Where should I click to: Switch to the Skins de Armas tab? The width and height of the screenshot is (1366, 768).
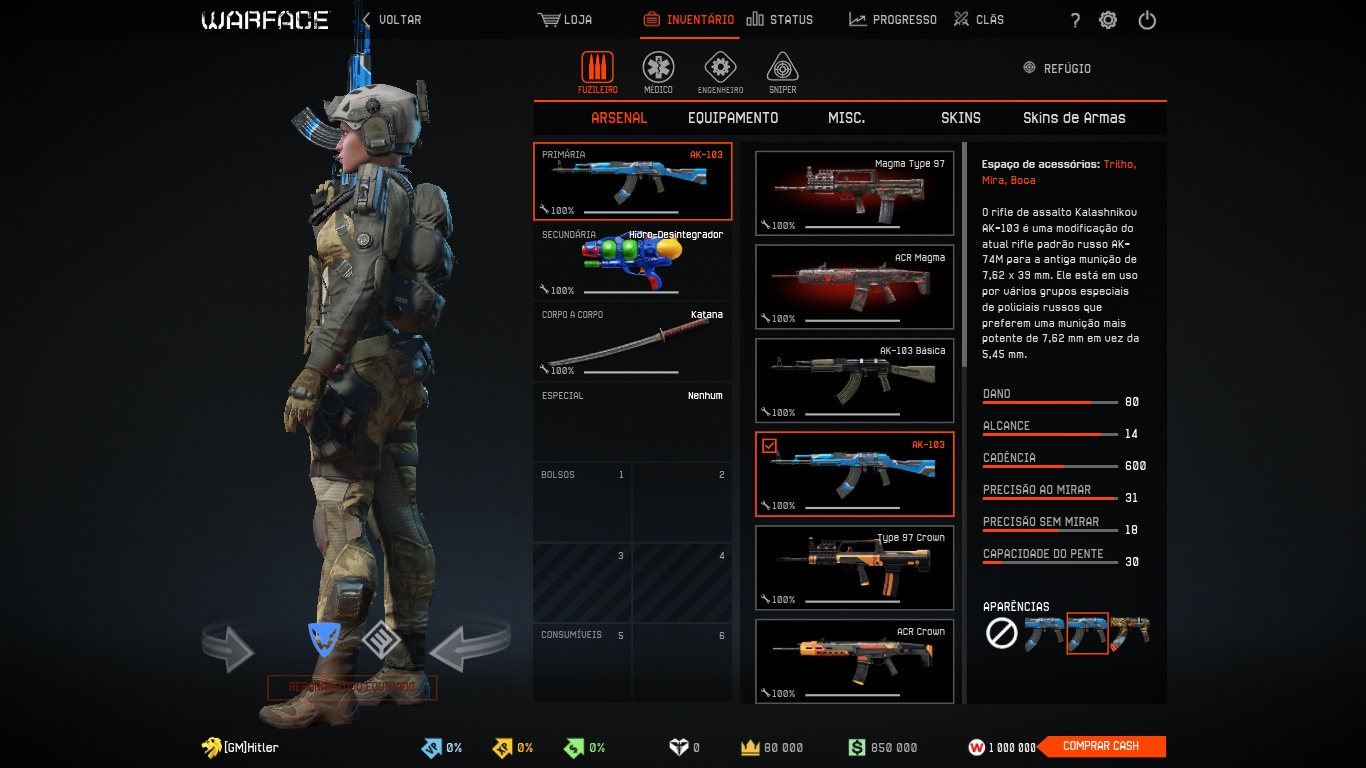1074,118
